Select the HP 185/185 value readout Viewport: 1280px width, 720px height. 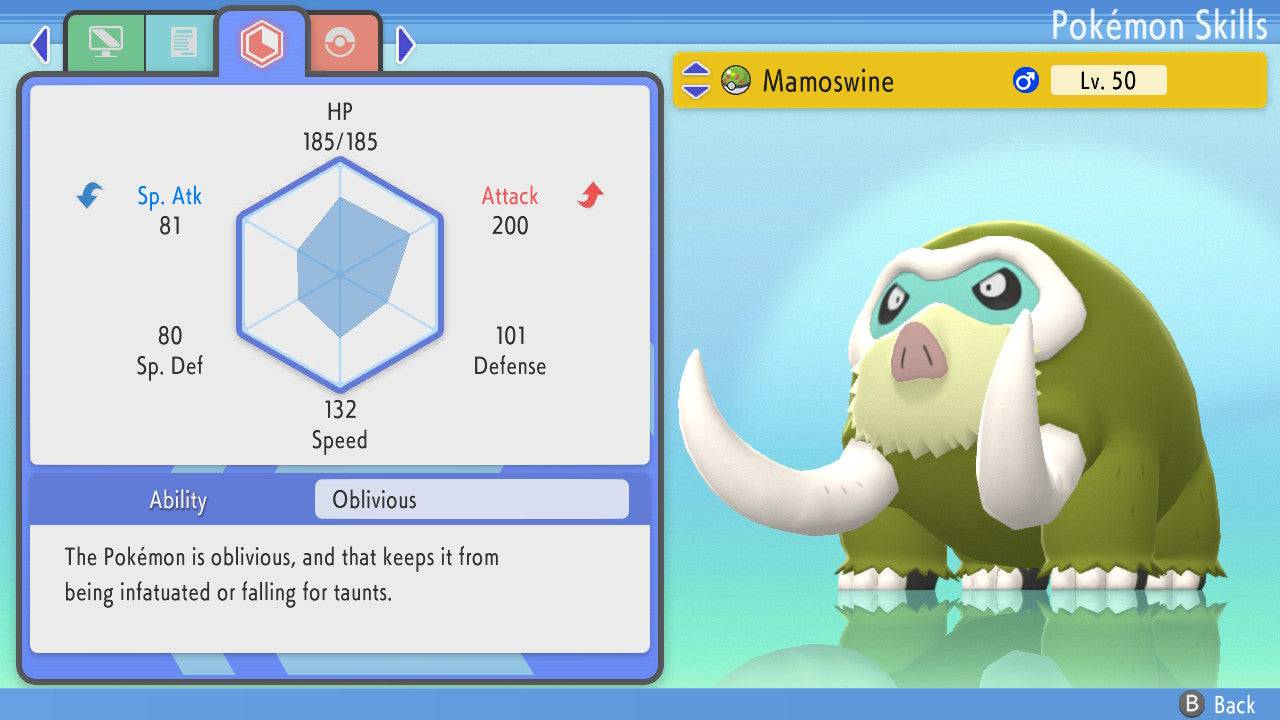340,126
